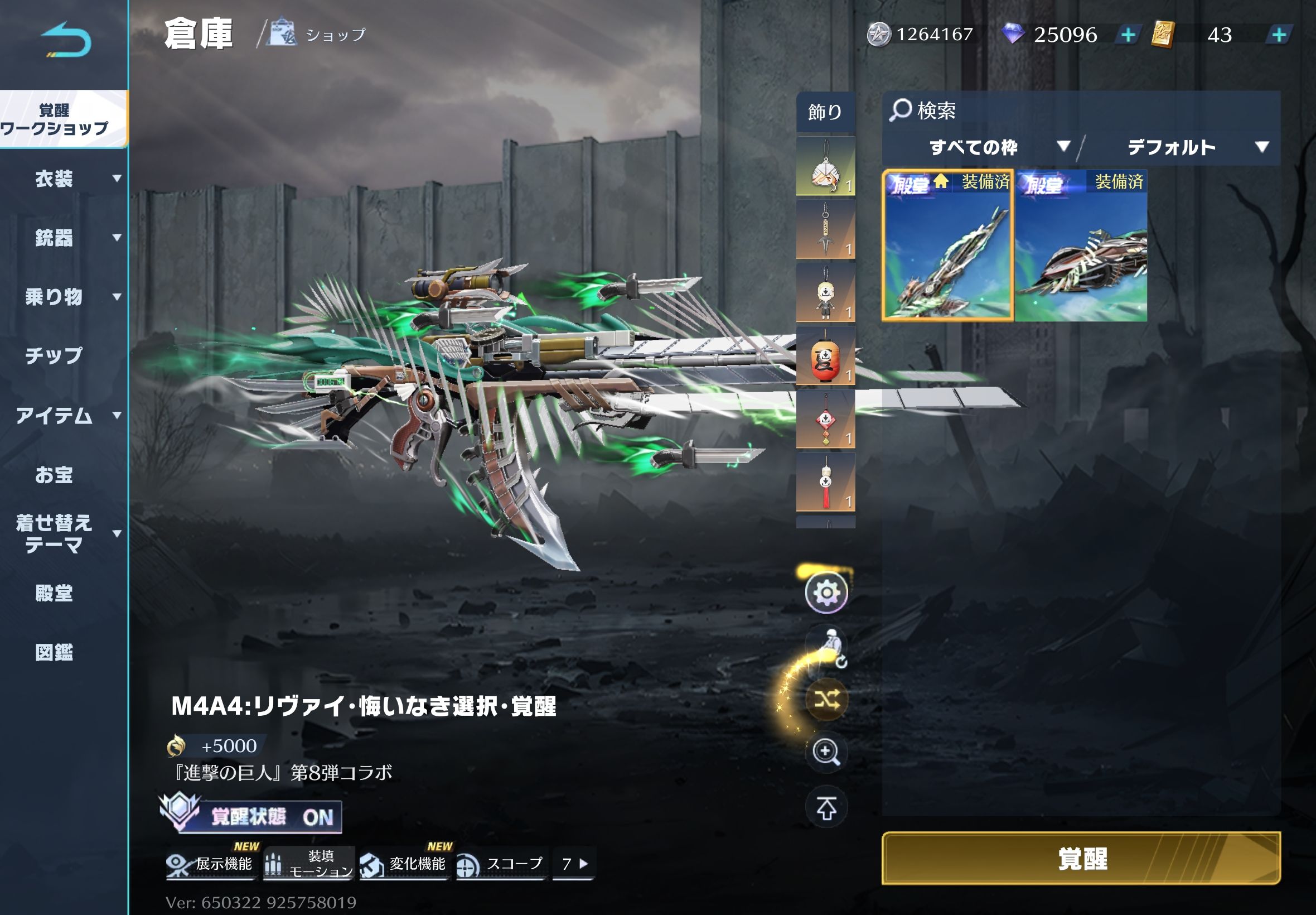Click the gold 覚醒 awaken button
Image resolution: width=1316 pixels, height=915 pixels.
pos(1081,858)
